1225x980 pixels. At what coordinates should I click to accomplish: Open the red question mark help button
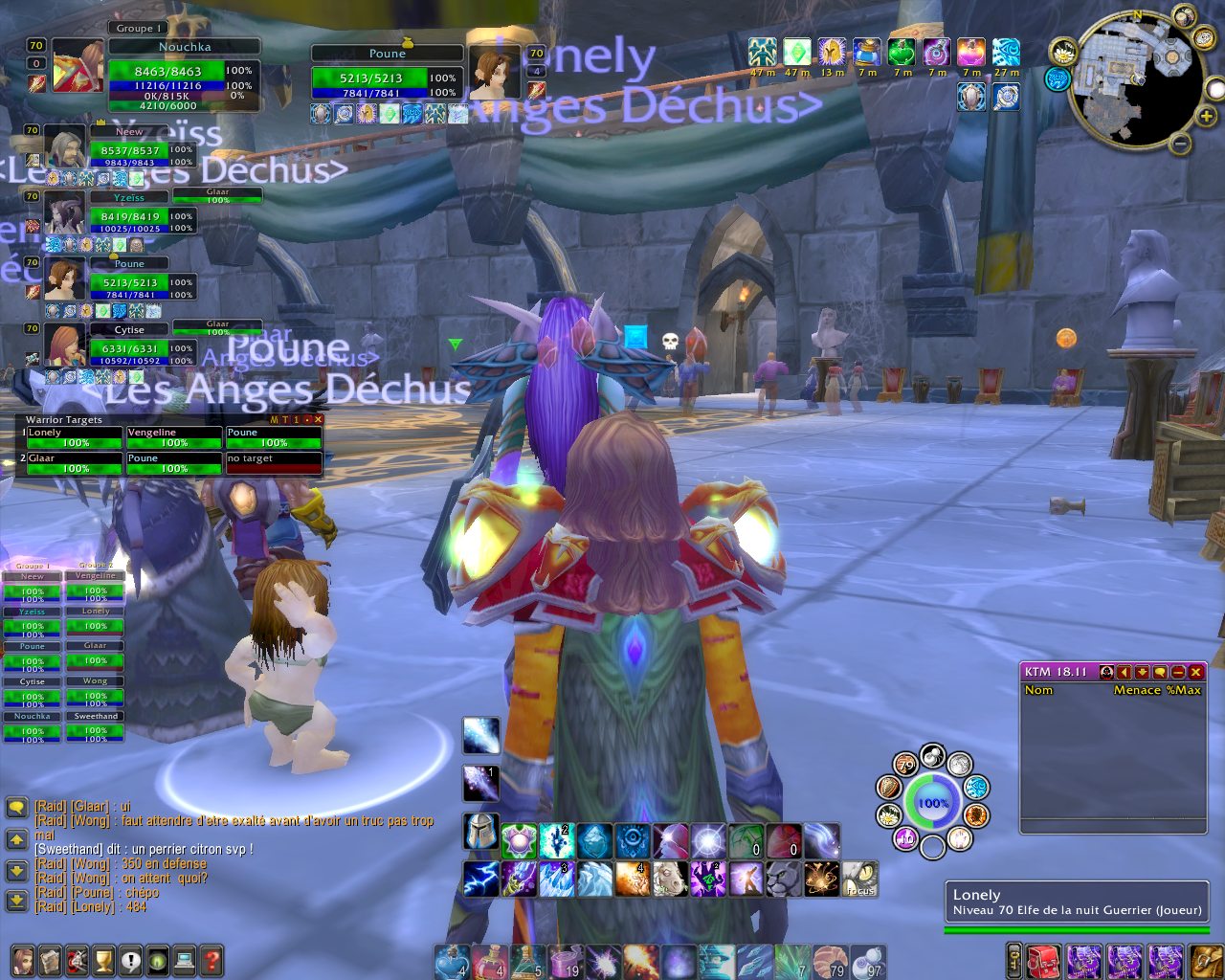click(x=212, y=960)
